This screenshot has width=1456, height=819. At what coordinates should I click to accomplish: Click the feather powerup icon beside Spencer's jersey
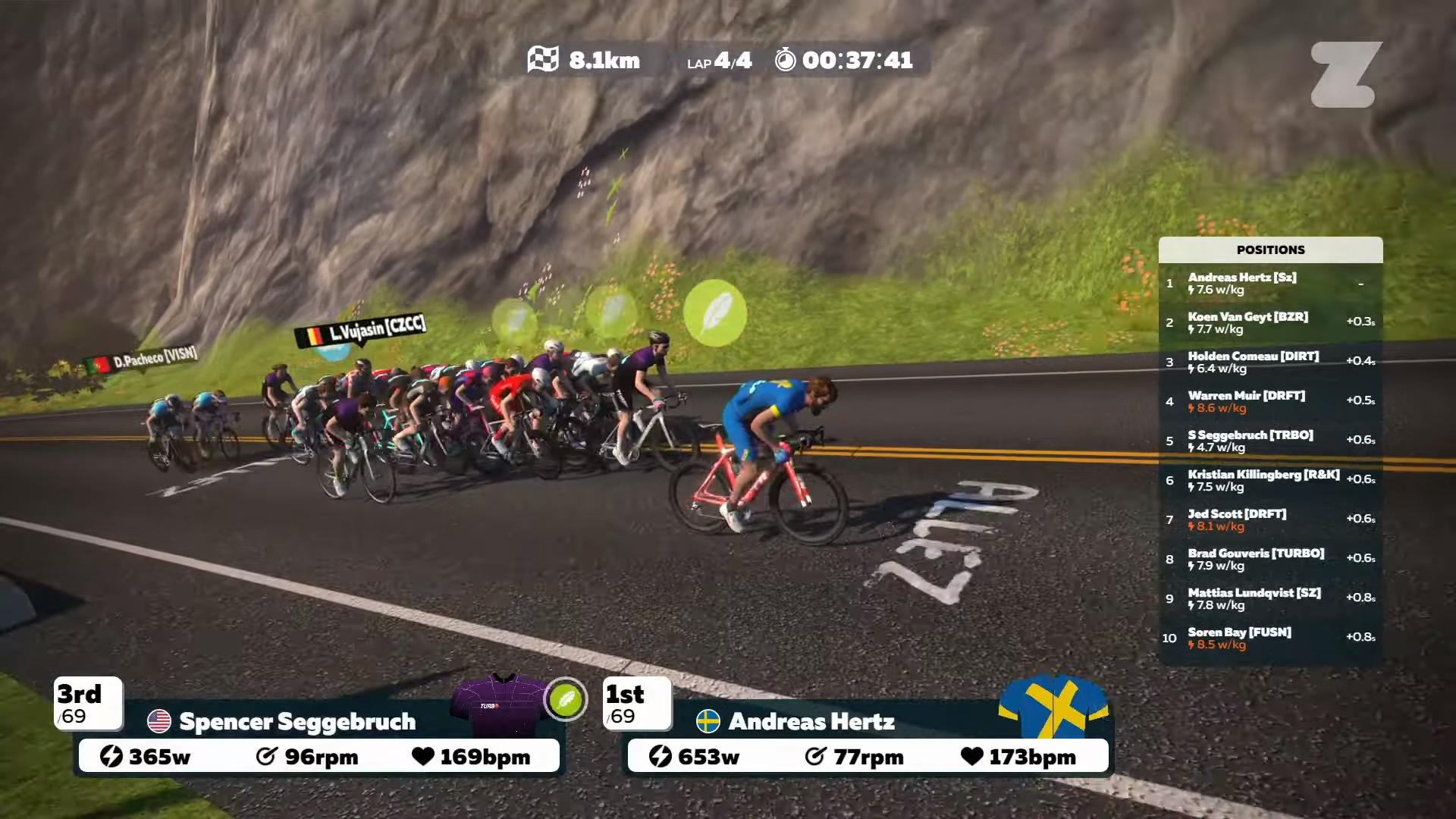[x=566, y=699]
